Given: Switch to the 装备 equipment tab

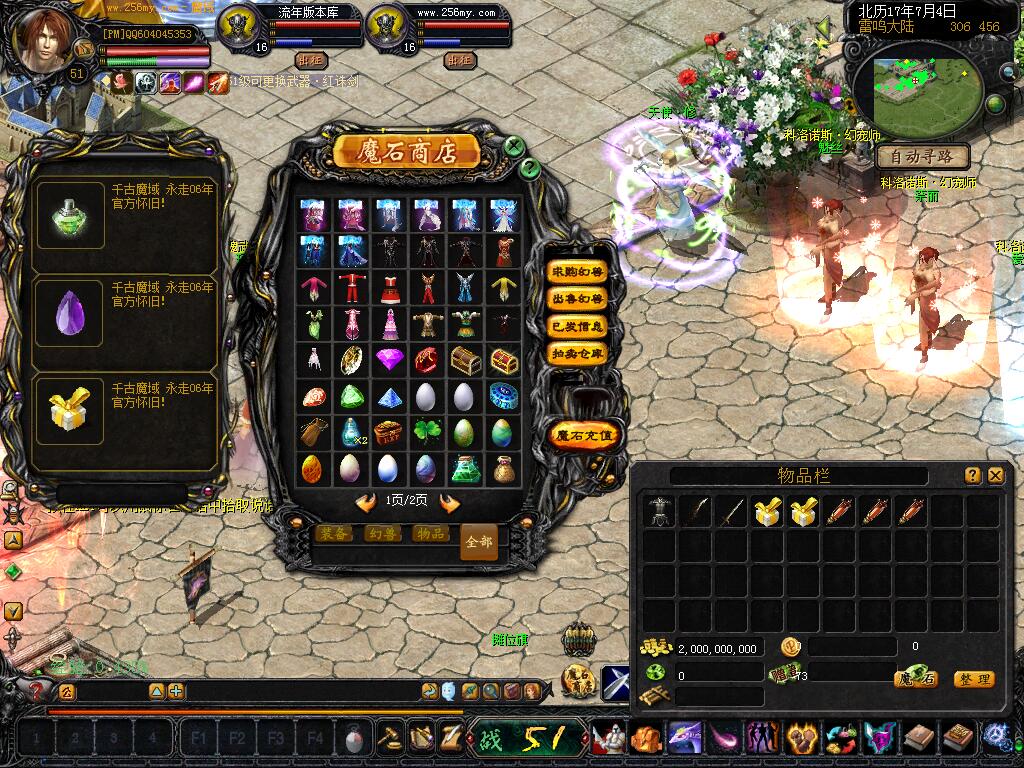Looking at the screenshot, I should [x=334, y=534].
